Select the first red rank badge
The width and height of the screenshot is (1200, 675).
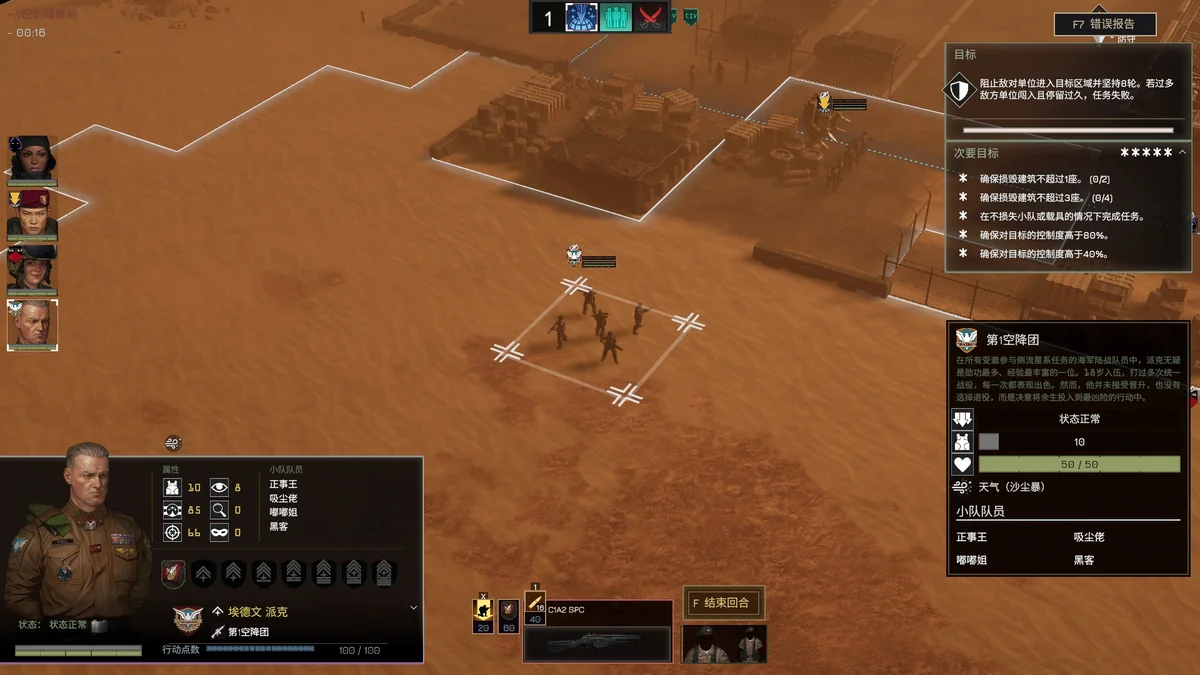click(x=173, y=573)
